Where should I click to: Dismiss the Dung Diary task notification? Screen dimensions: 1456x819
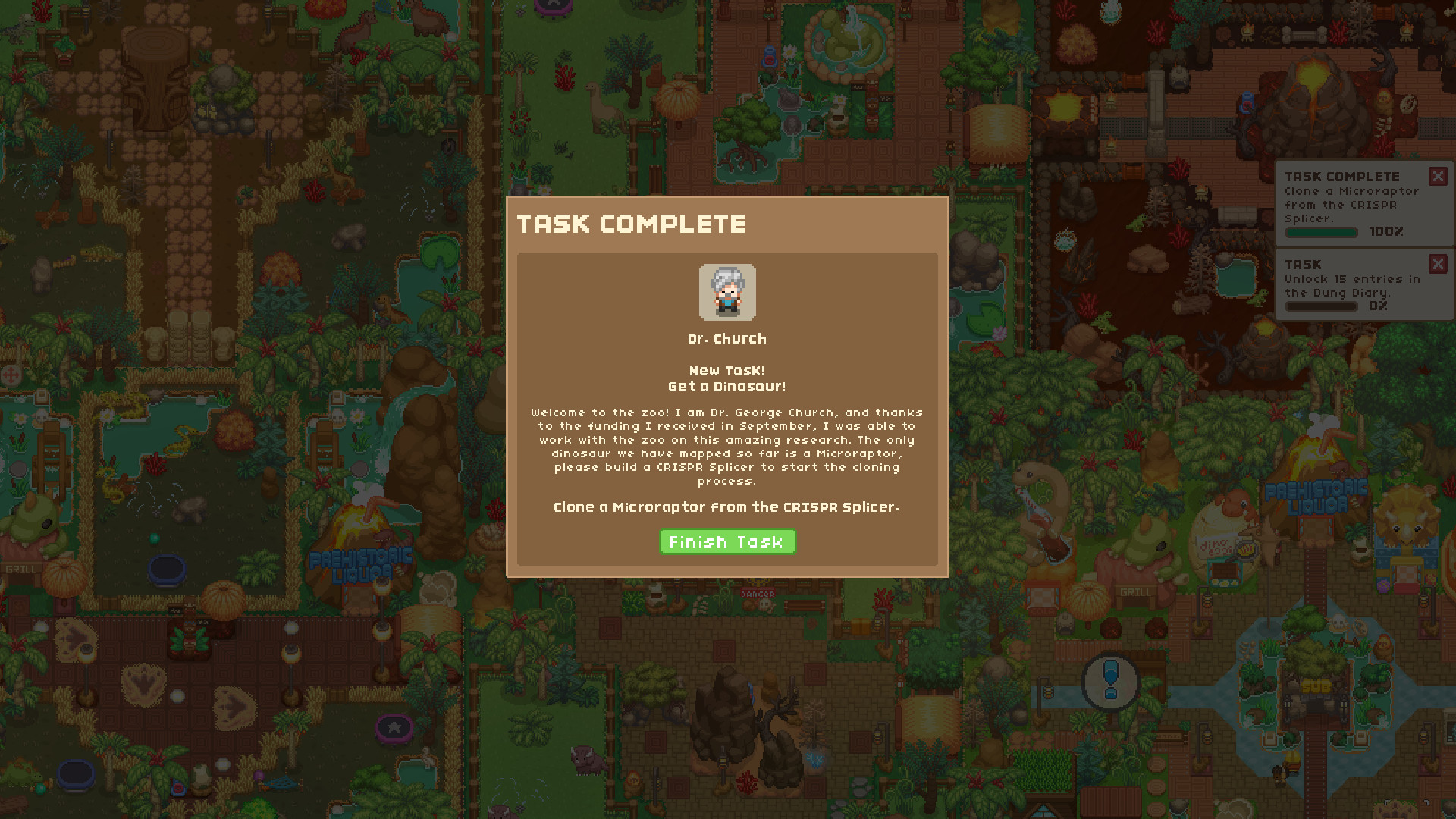click(1439, 264)
